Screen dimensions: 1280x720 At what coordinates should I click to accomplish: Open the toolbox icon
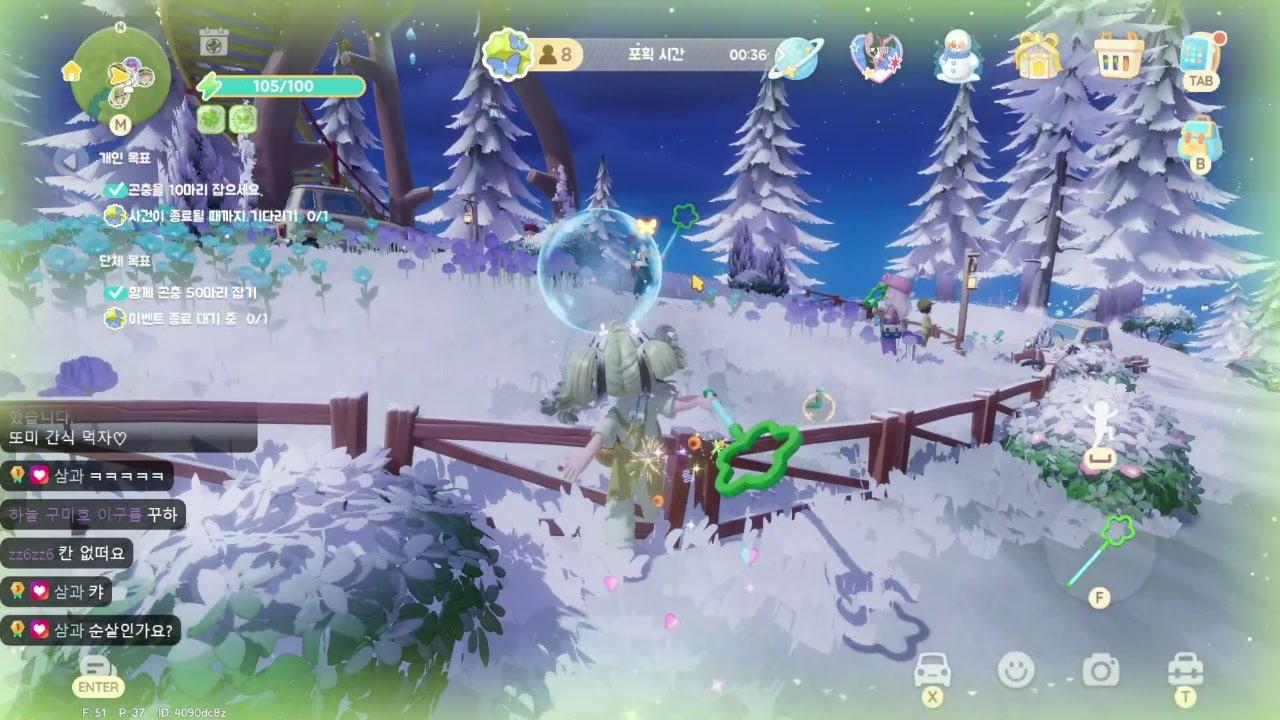click(x=1185, y=668)
